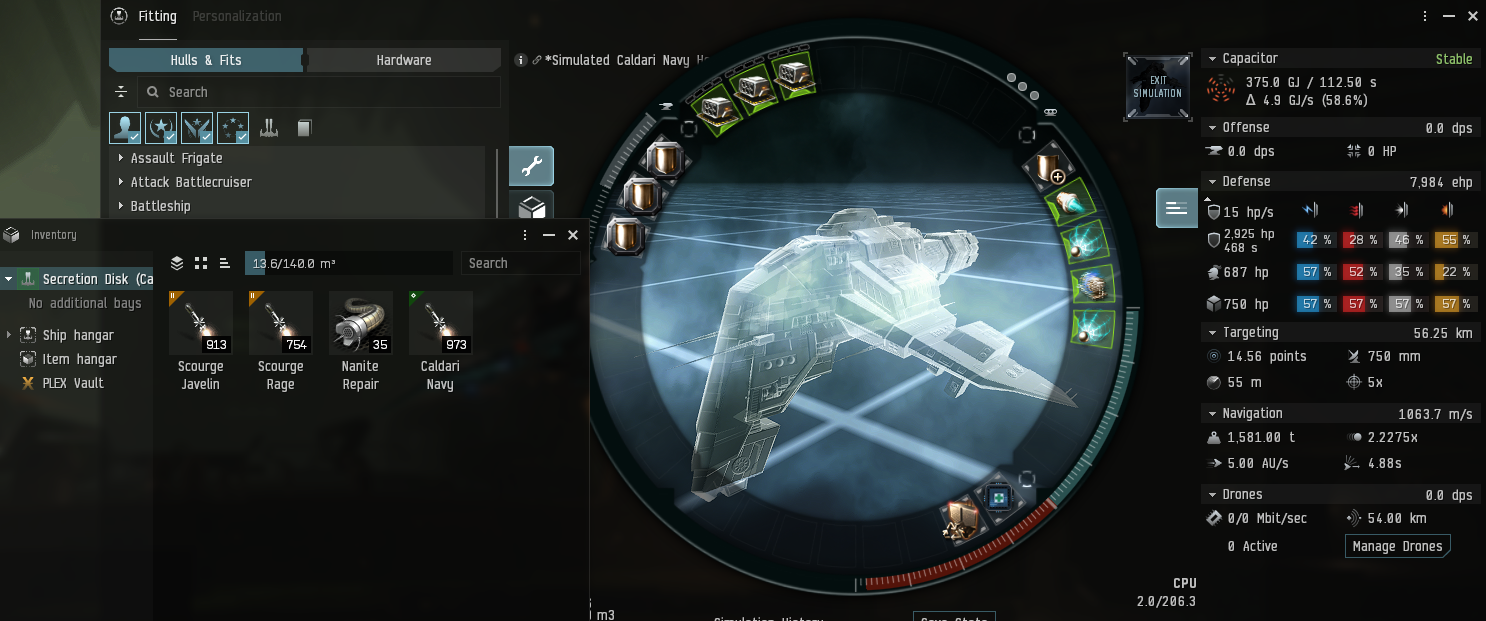Expand the Battleship hull group
Image resolution: width=1486 pixels, height=621 pixels.
(x=160, y=206)
